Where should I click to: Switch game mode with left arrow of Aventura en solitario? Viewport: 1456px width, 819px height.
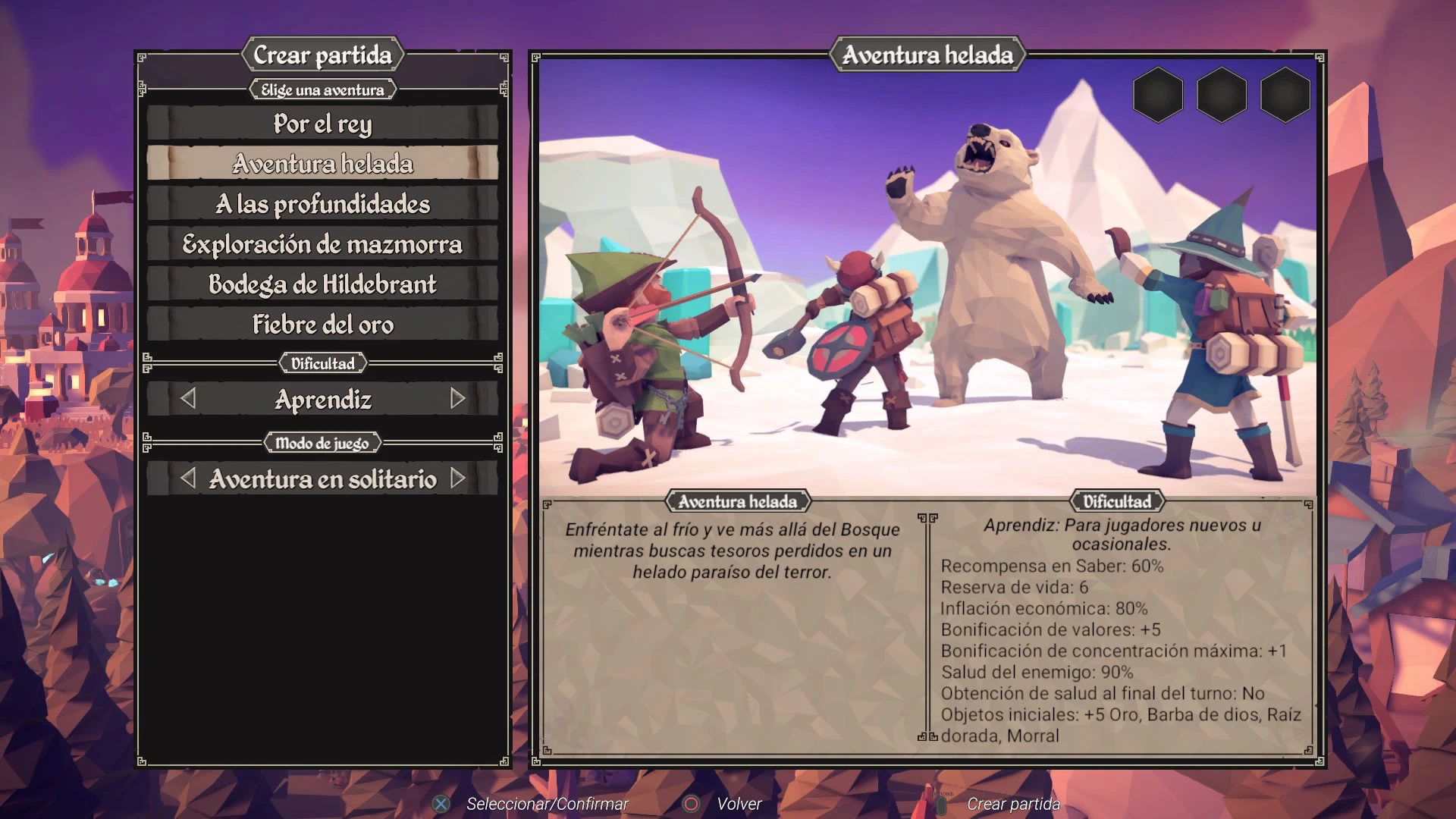click(x=188, y=479)
